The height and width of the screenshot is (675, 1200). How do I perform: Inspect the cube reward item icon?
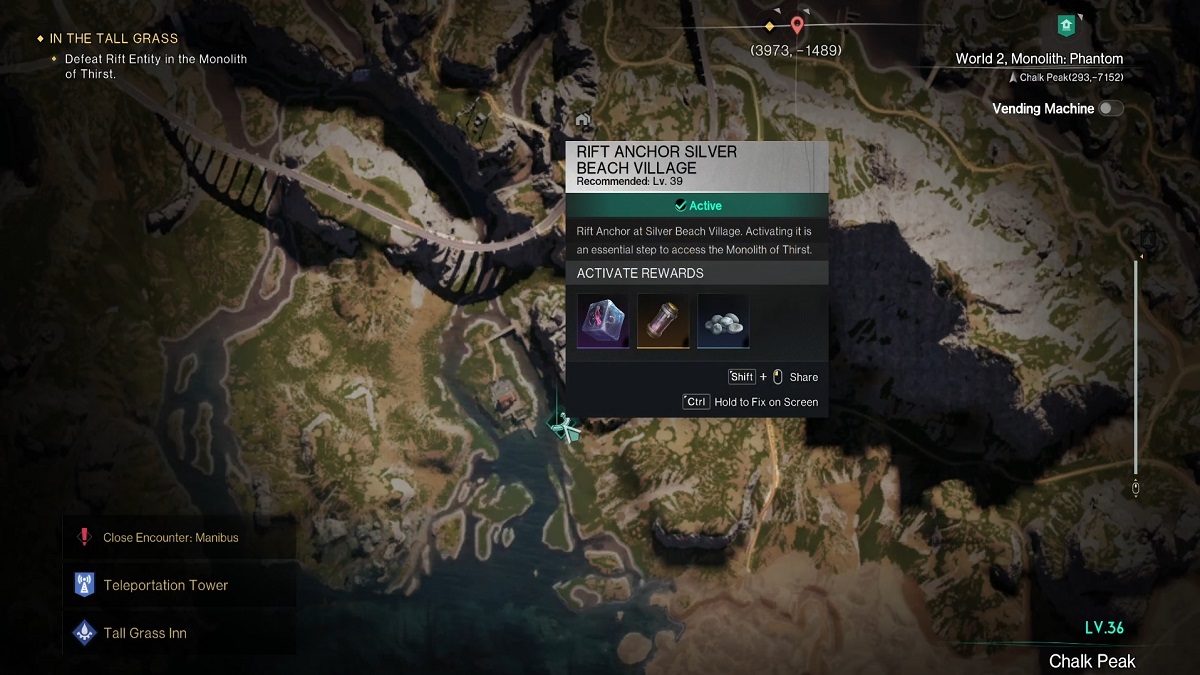[x=603, y=321]
